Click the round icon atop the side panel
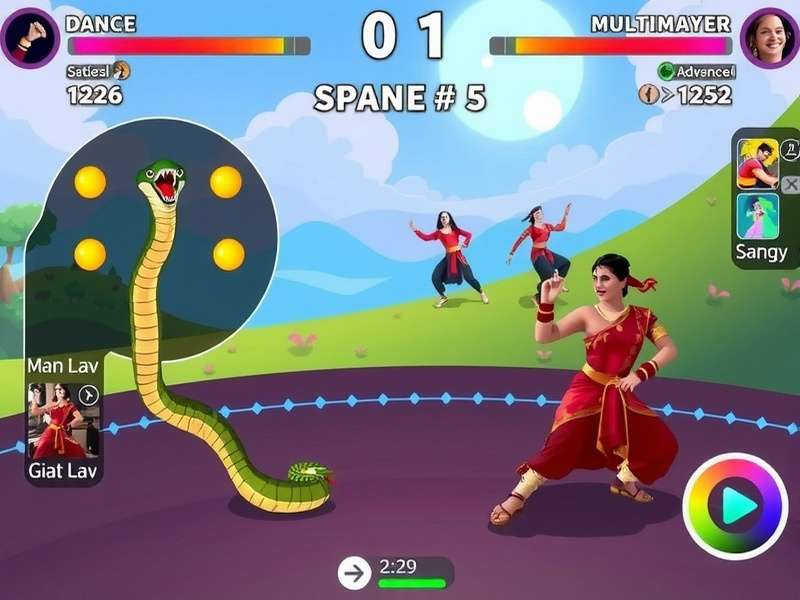Image resolution: width=800 pixels, height=600 pixels. click(789, 149)
